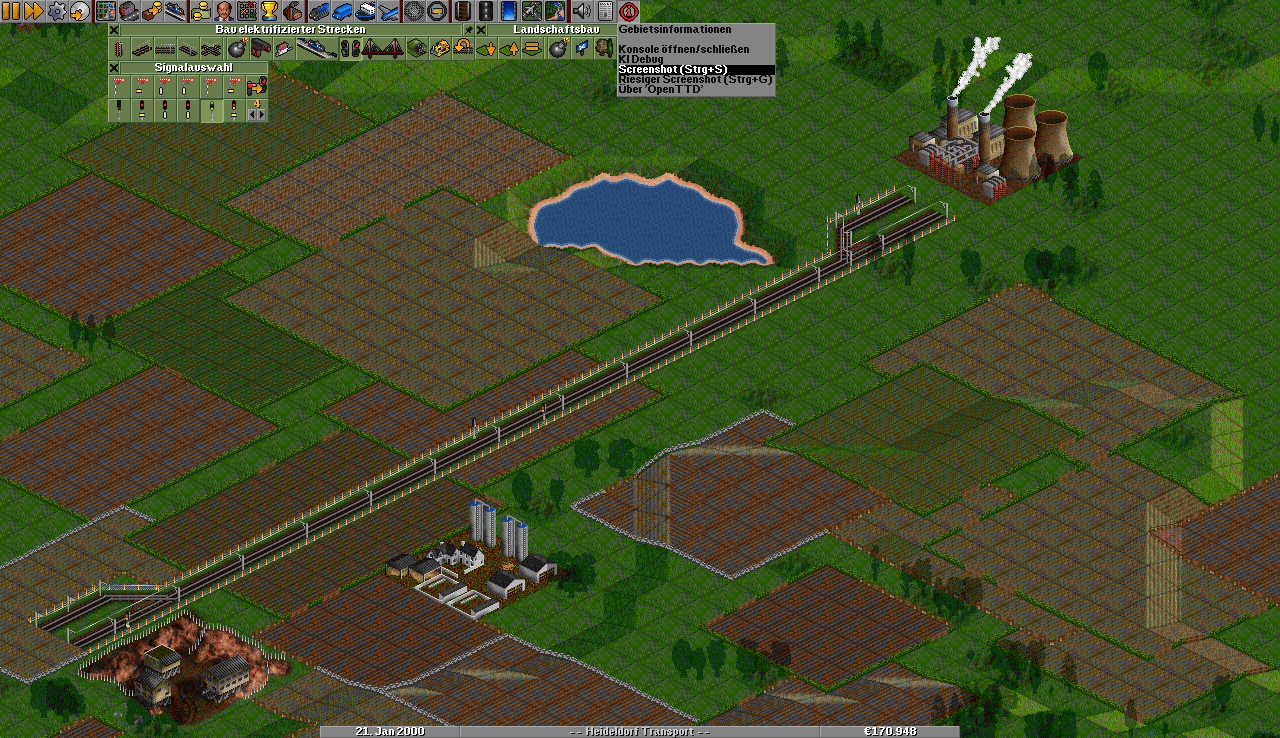Close the 'Bau elektrifizierter Strecken' window
This screenshot has height=738, width=1280.
pos(114,30)
